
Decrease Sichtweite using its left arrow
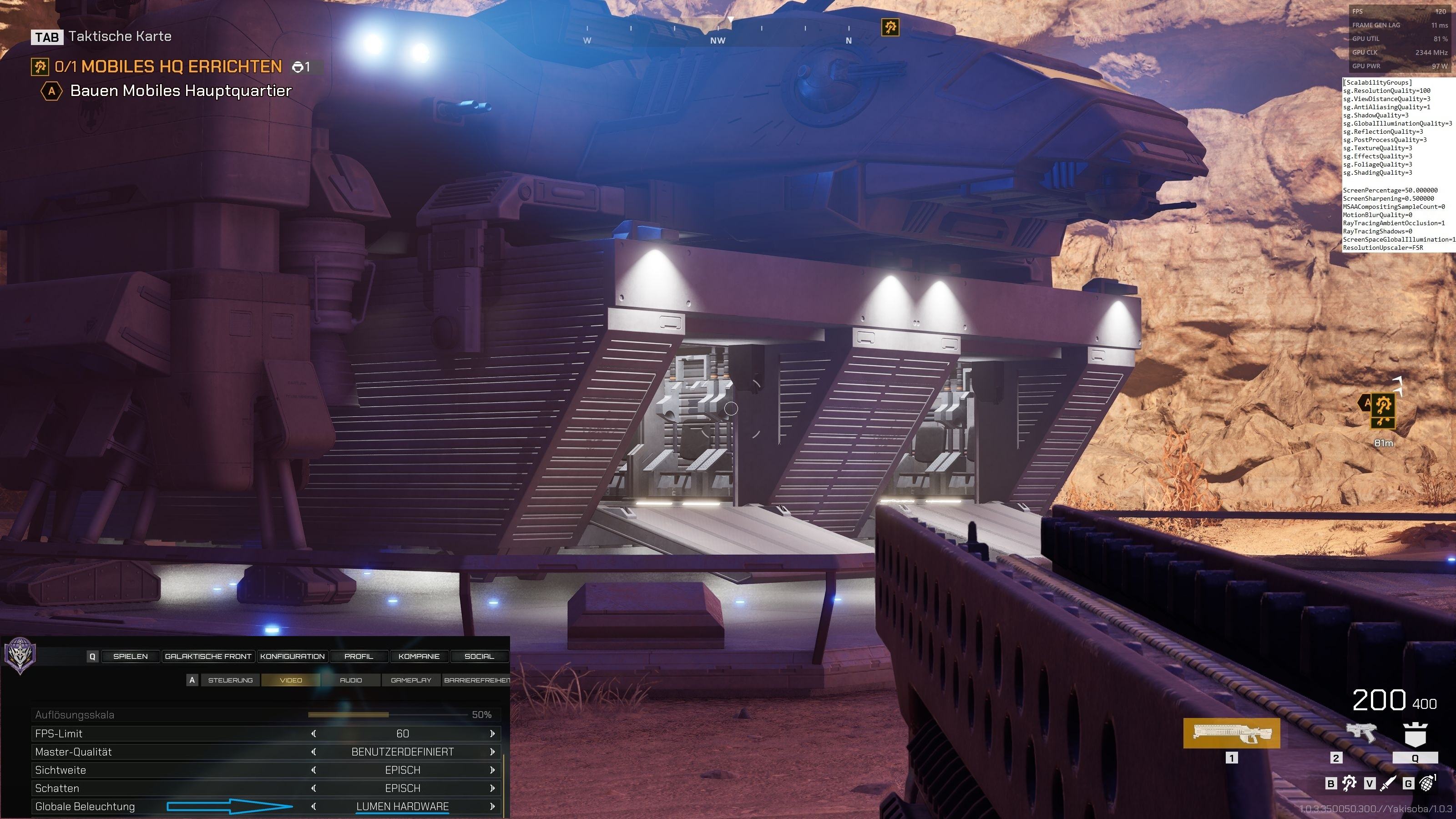313,770
